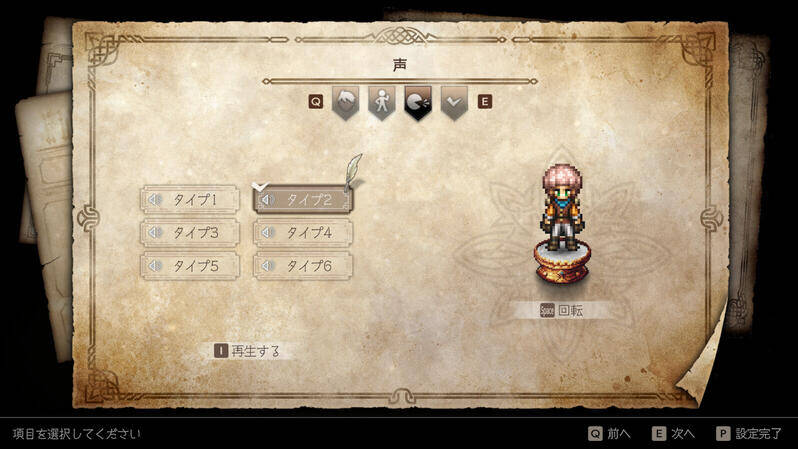Screen dimensions: 798x449
Task: Open the body pose tab
Action: [x=381, y=101]
